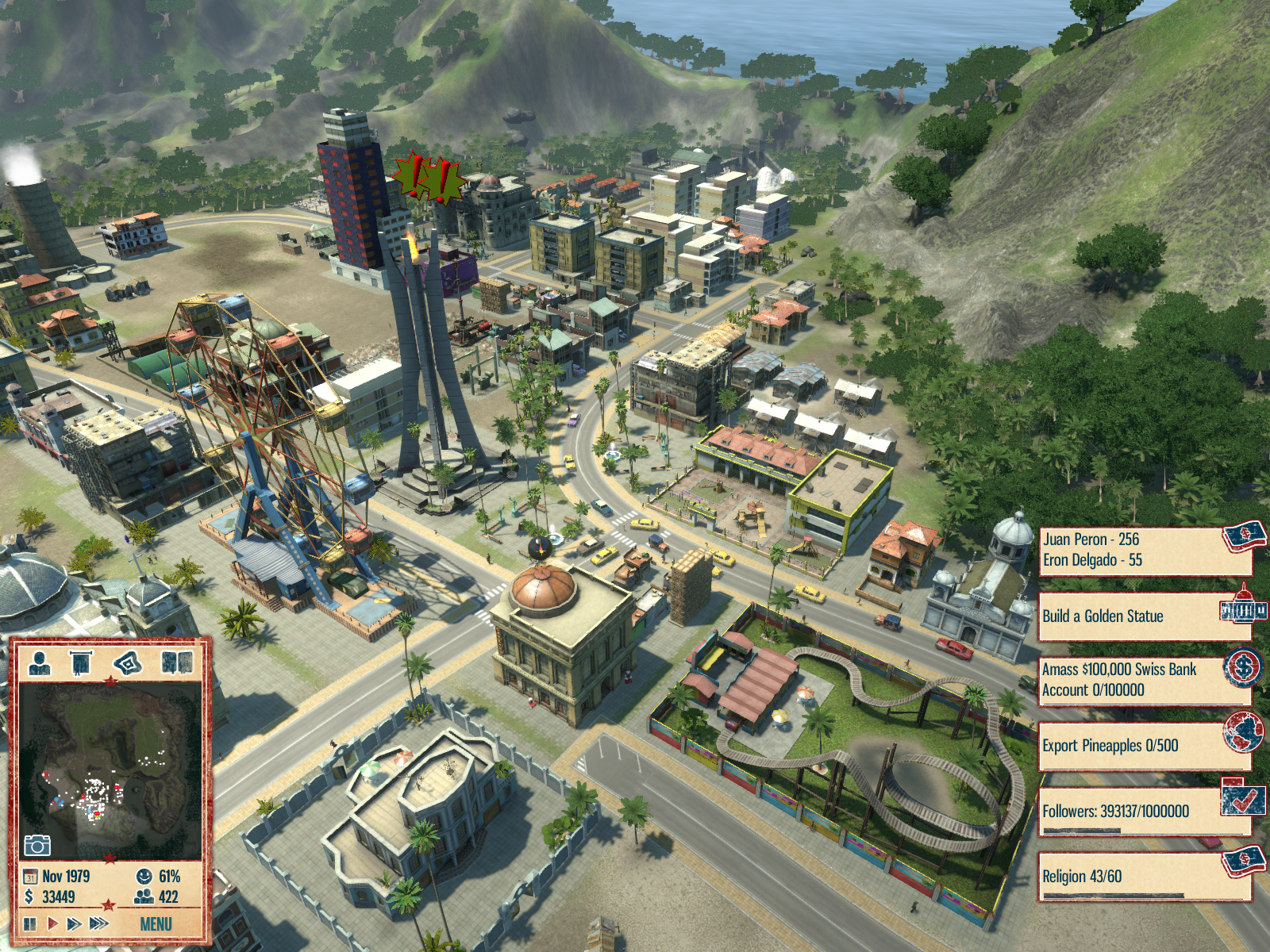
Task: Take a photo with the camera icon
Action: point(37,845)
